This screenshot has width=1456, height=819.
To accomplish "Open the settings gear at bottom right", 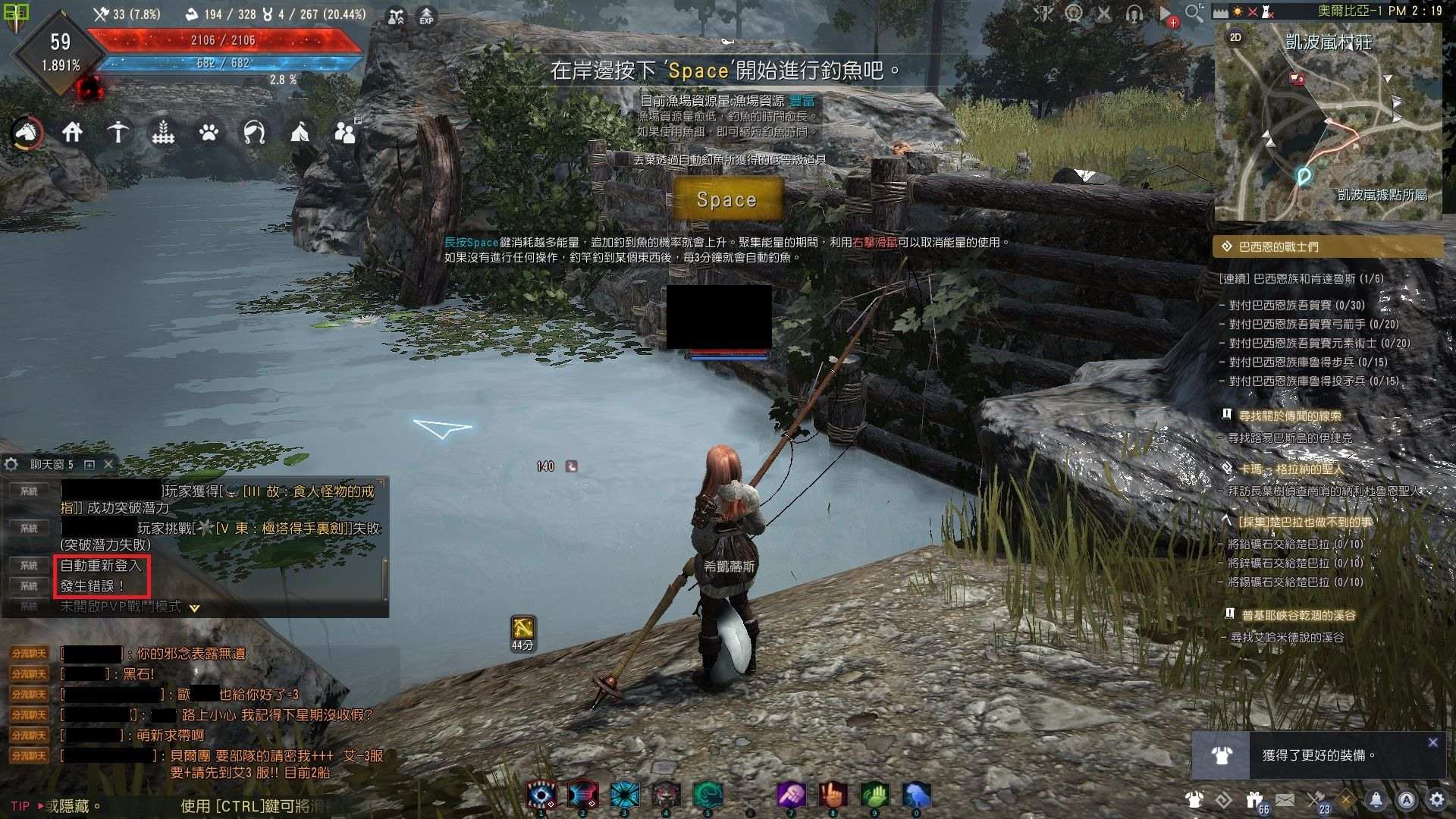I will point(1436,799).
